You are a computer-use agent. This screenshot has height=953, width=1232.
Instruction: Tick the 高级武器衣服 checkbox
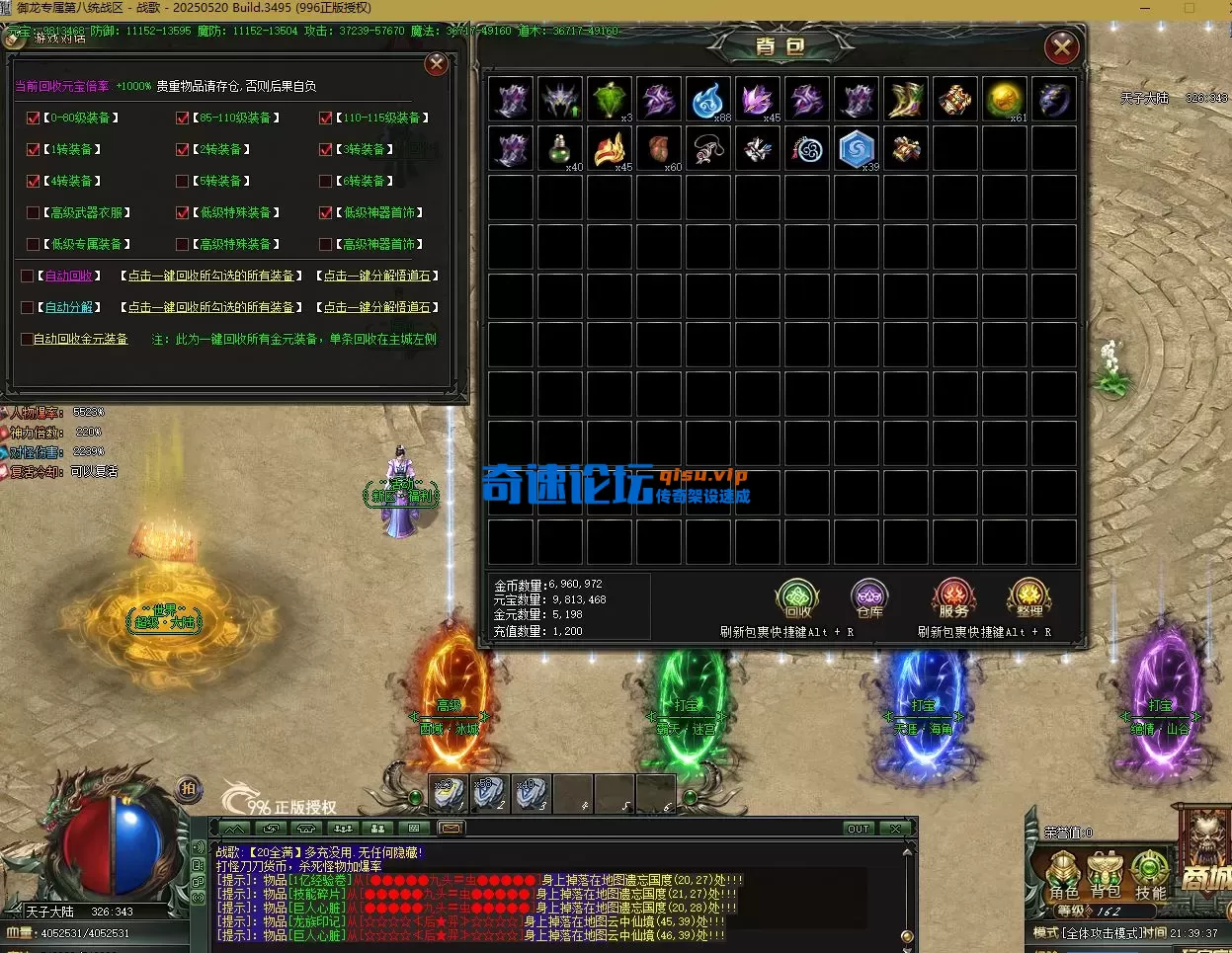[x=34, y=212]
